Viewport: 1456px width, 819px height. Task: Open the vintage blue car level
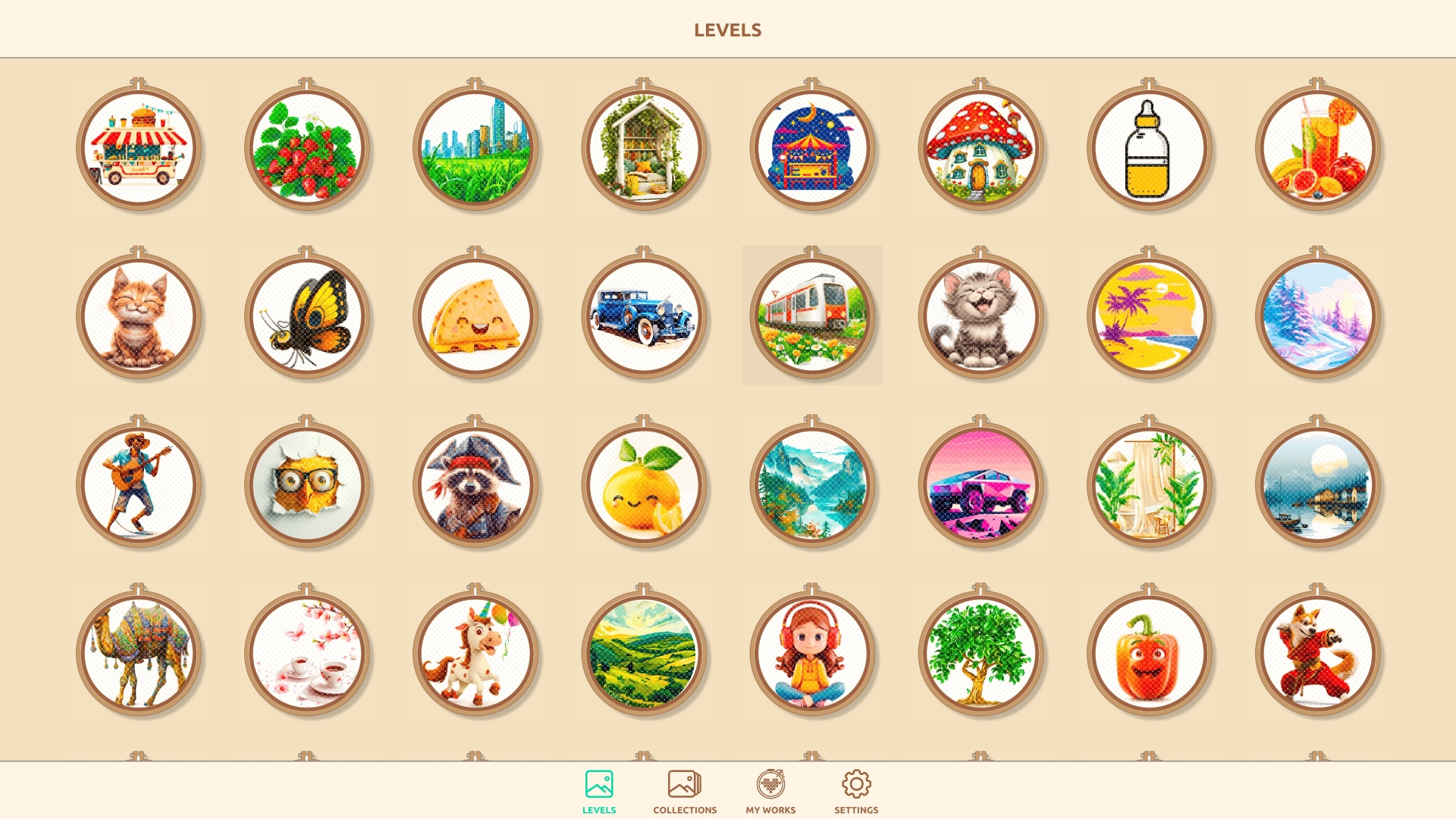[645, 317]
